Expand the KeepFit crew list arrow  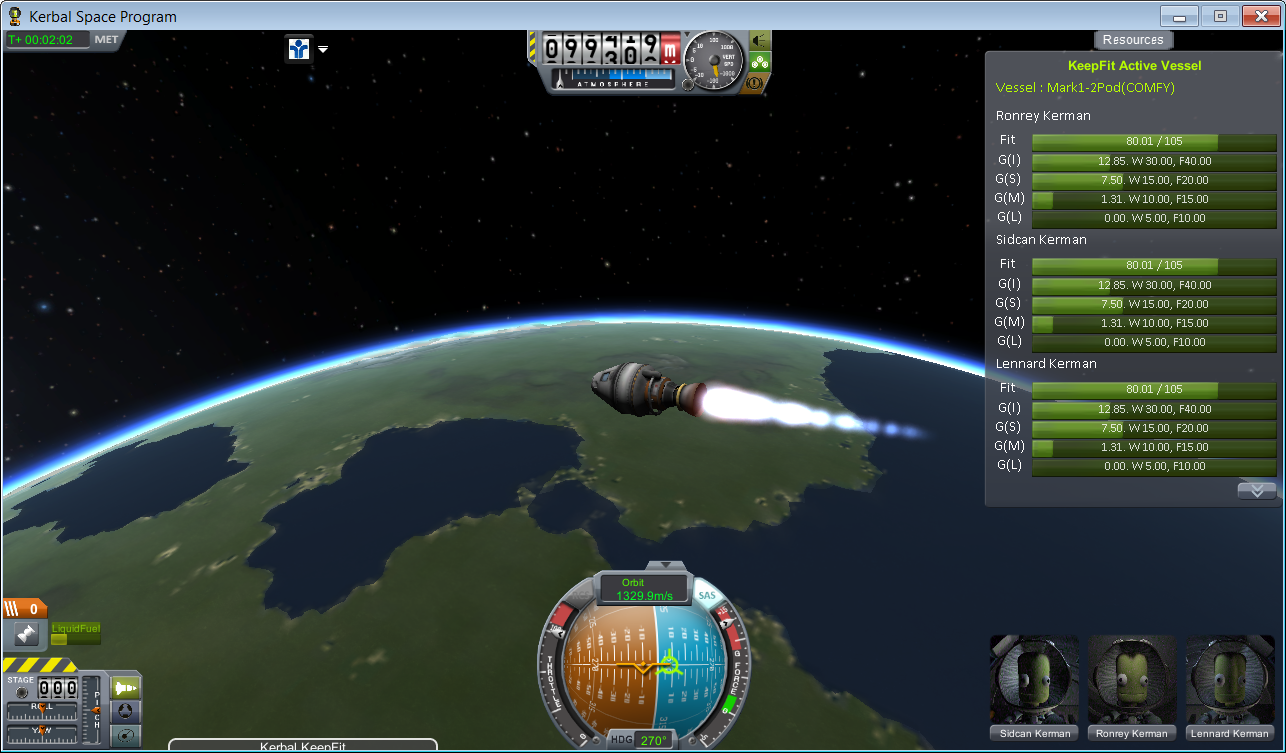1256,490
